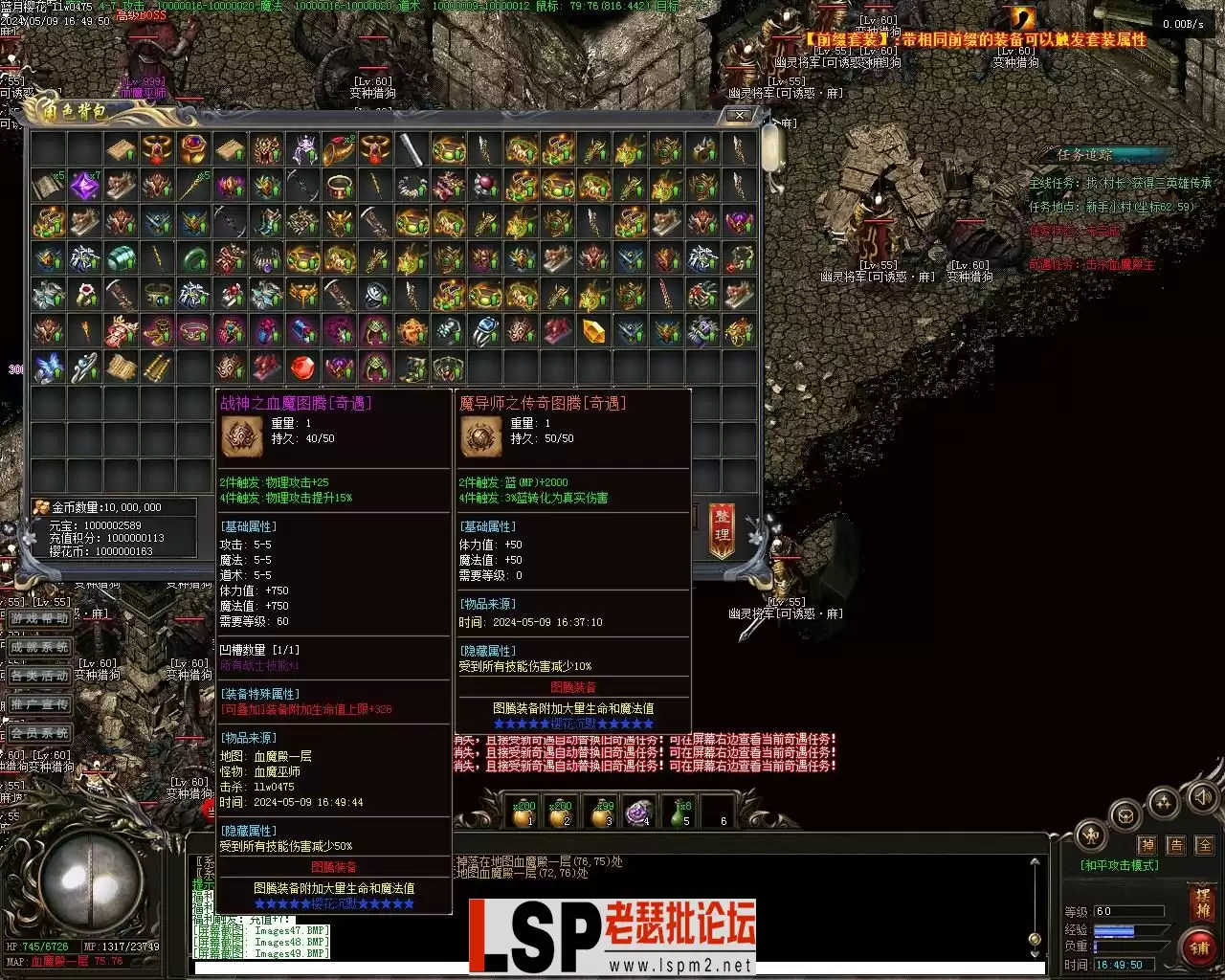Click the 告 button
This screenshot has height=980, width=1225.
point(1176,845)
